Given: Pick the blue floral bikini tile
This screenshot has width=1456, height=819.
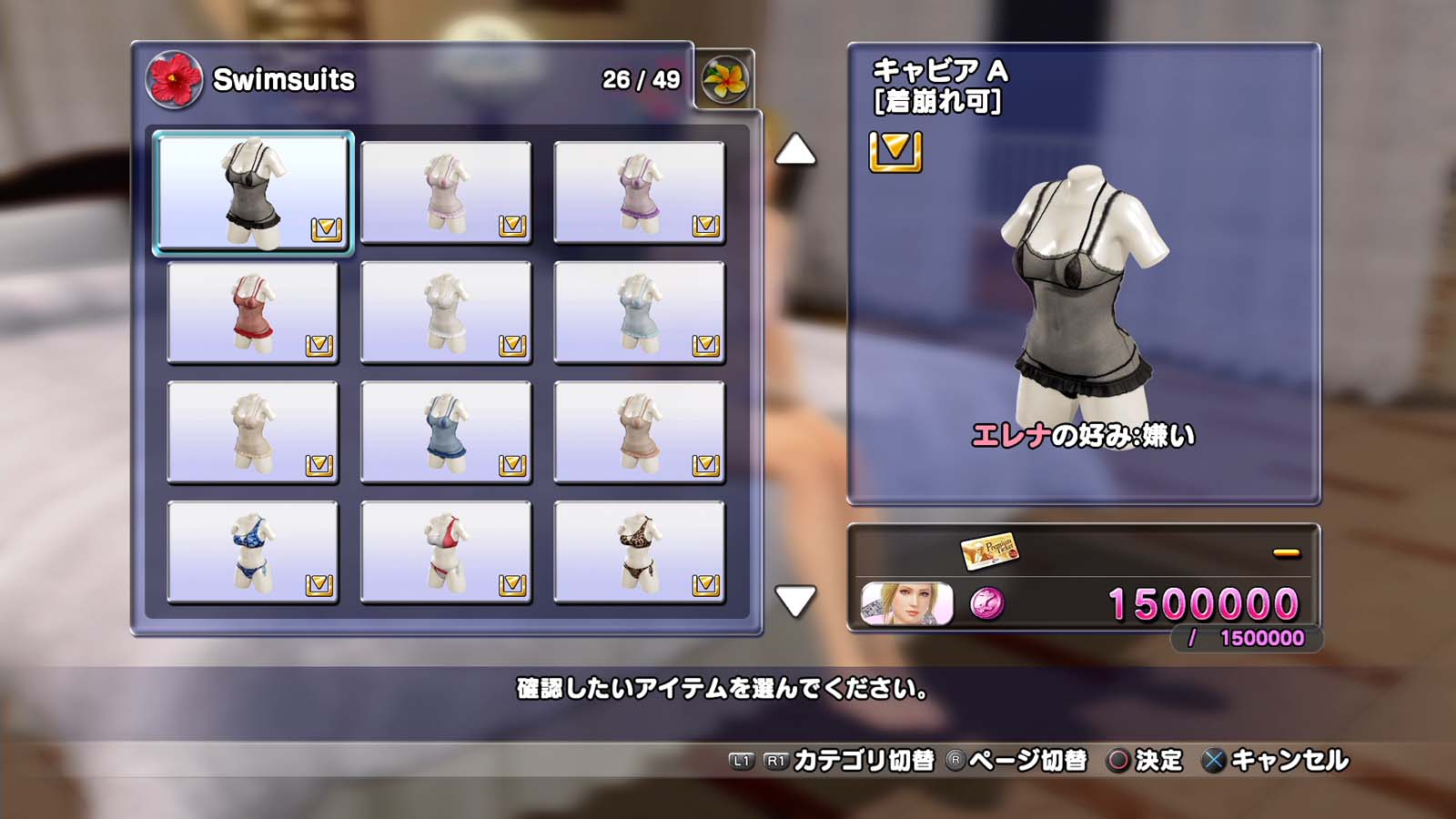Looking at the screenshot, I should pos(253,552).
